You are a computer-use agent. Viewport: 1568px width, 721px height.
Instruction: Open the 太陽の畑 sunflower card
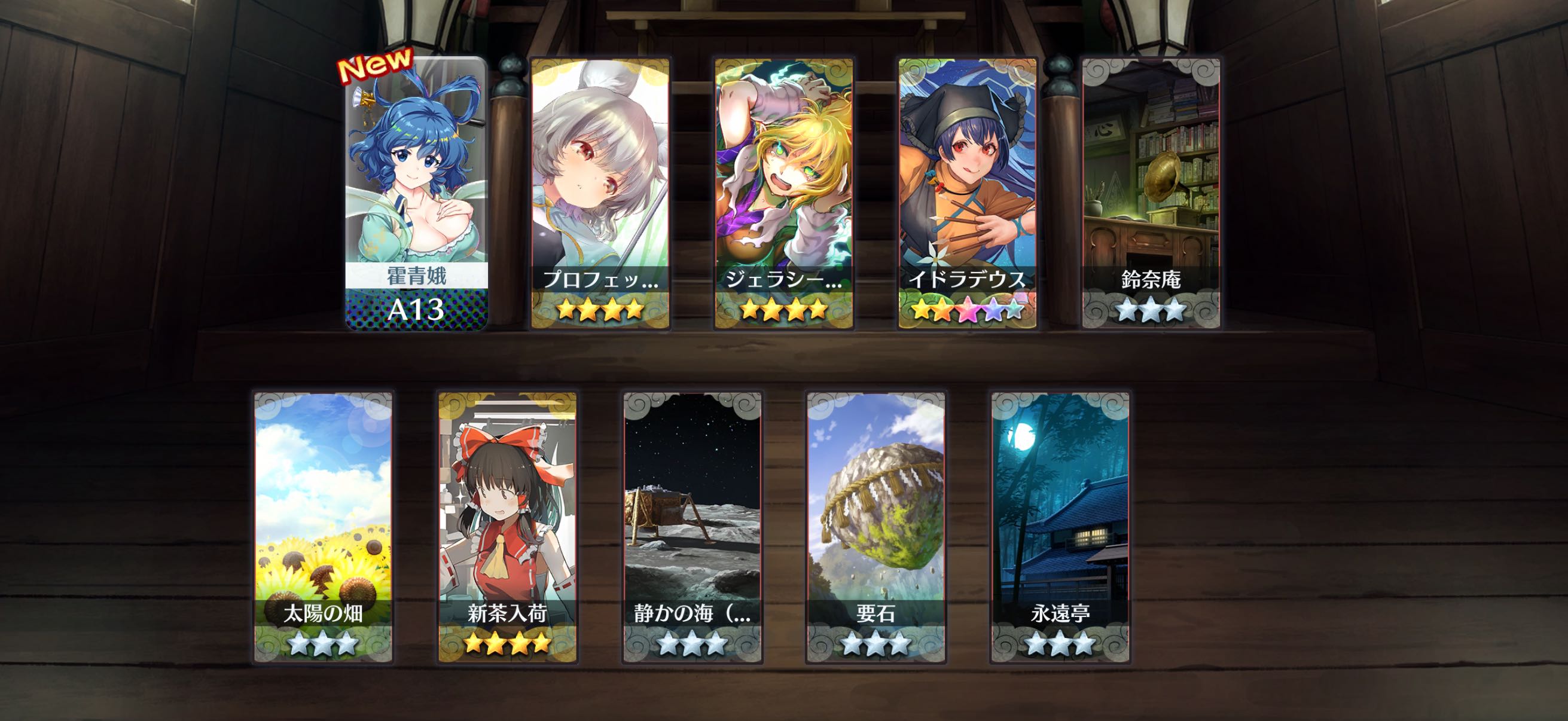click(323, 527)
